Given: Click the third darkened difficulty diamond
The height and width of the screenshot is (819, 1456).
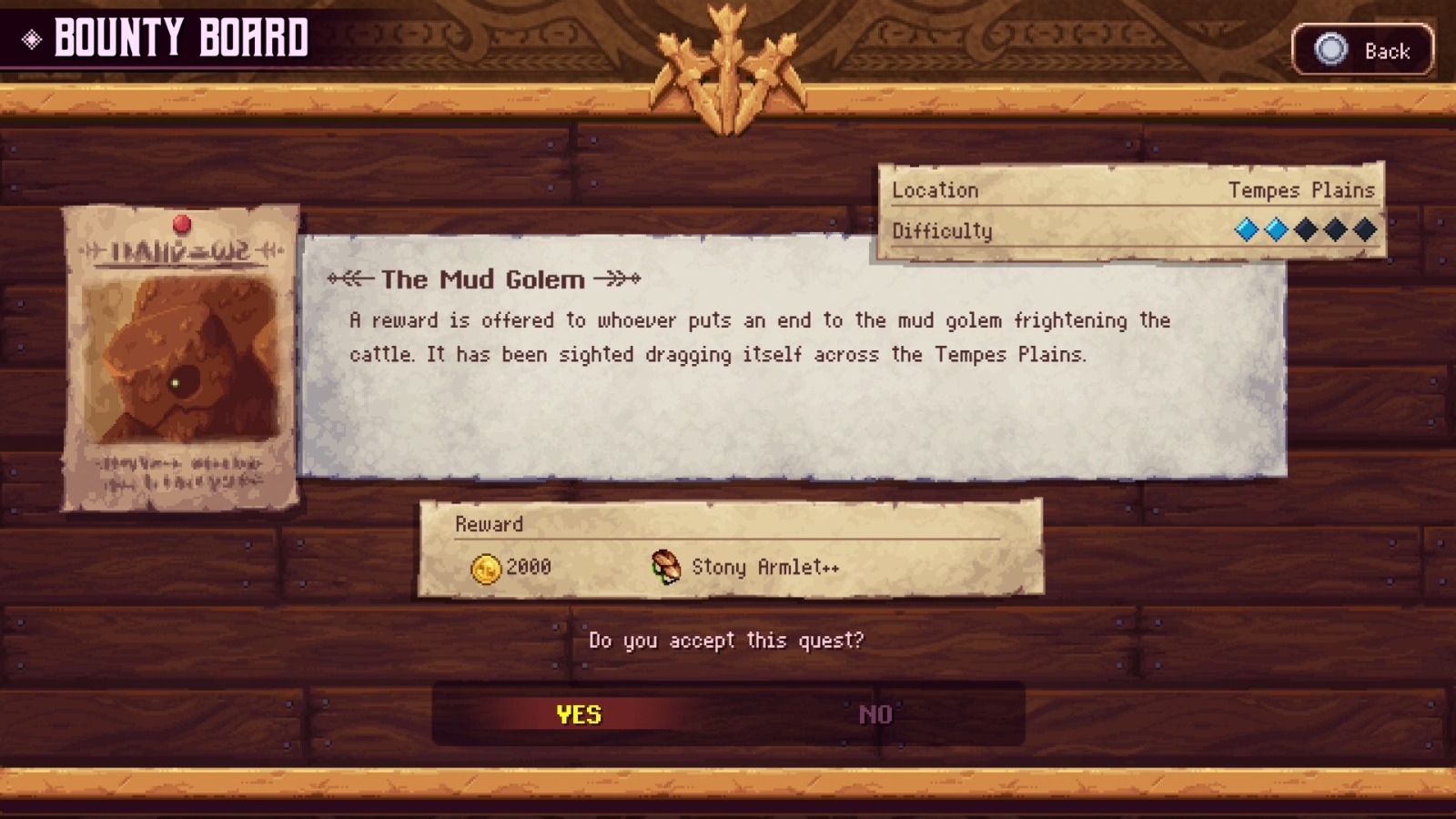Looking at the screenshot, I should point(1305,230).
